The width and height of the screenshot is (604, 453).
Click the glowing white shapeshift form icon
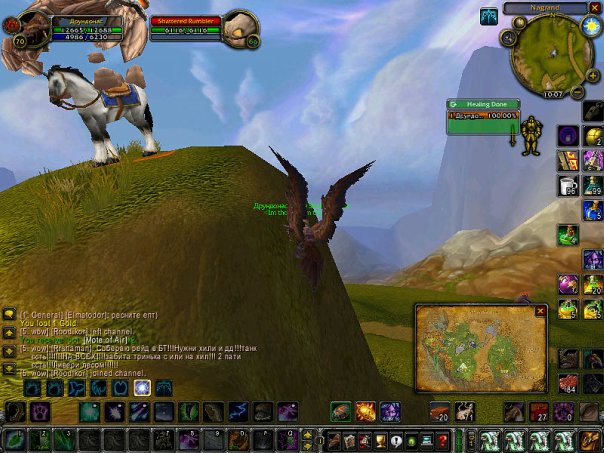click(x=142, y=387)
